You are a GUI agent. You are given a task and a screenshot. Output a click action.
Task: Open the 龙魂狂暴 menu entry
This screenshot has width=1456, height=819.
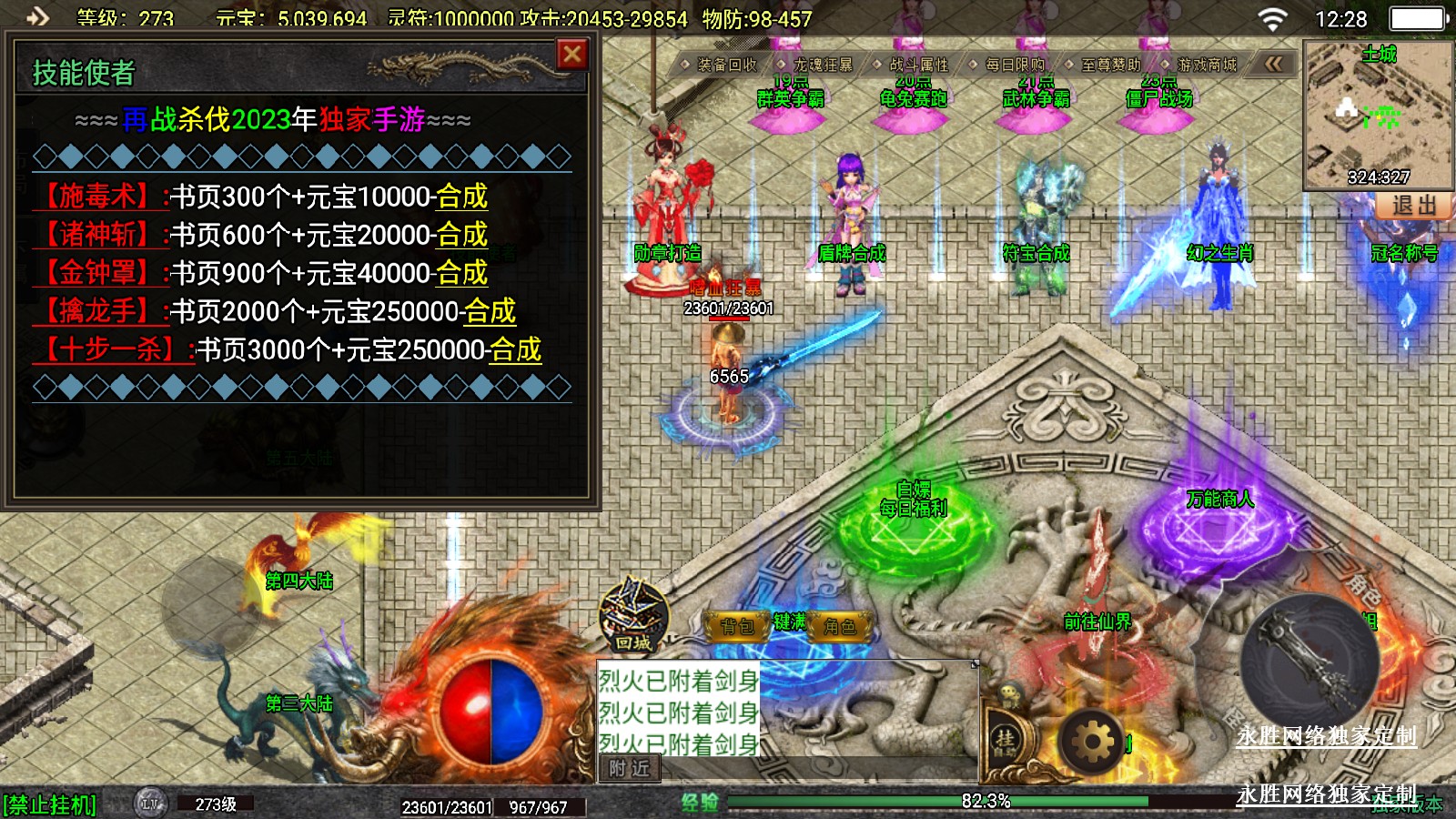point(822,65)
